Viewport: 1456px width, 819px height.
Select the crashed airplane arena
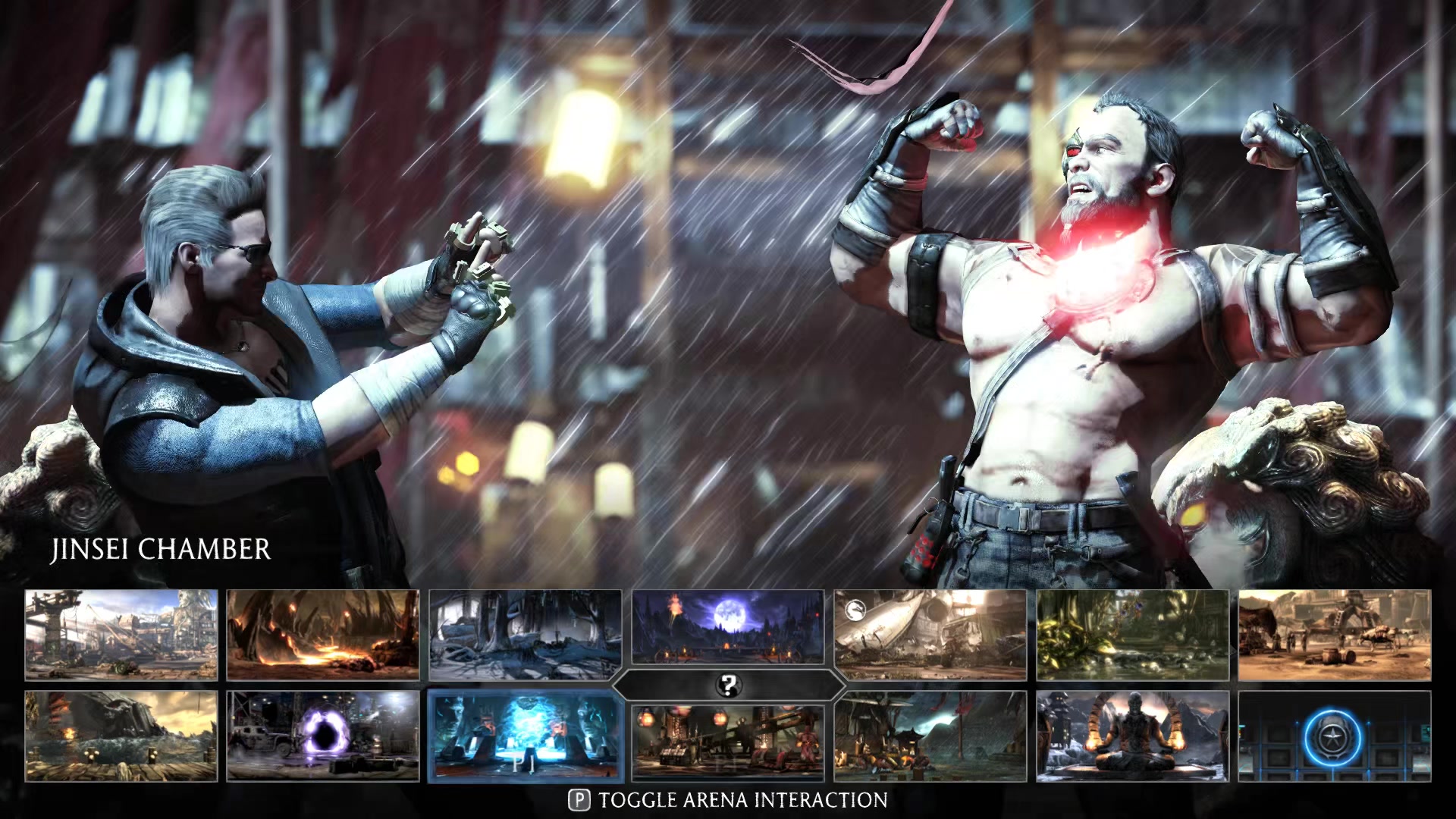[930, 635]
